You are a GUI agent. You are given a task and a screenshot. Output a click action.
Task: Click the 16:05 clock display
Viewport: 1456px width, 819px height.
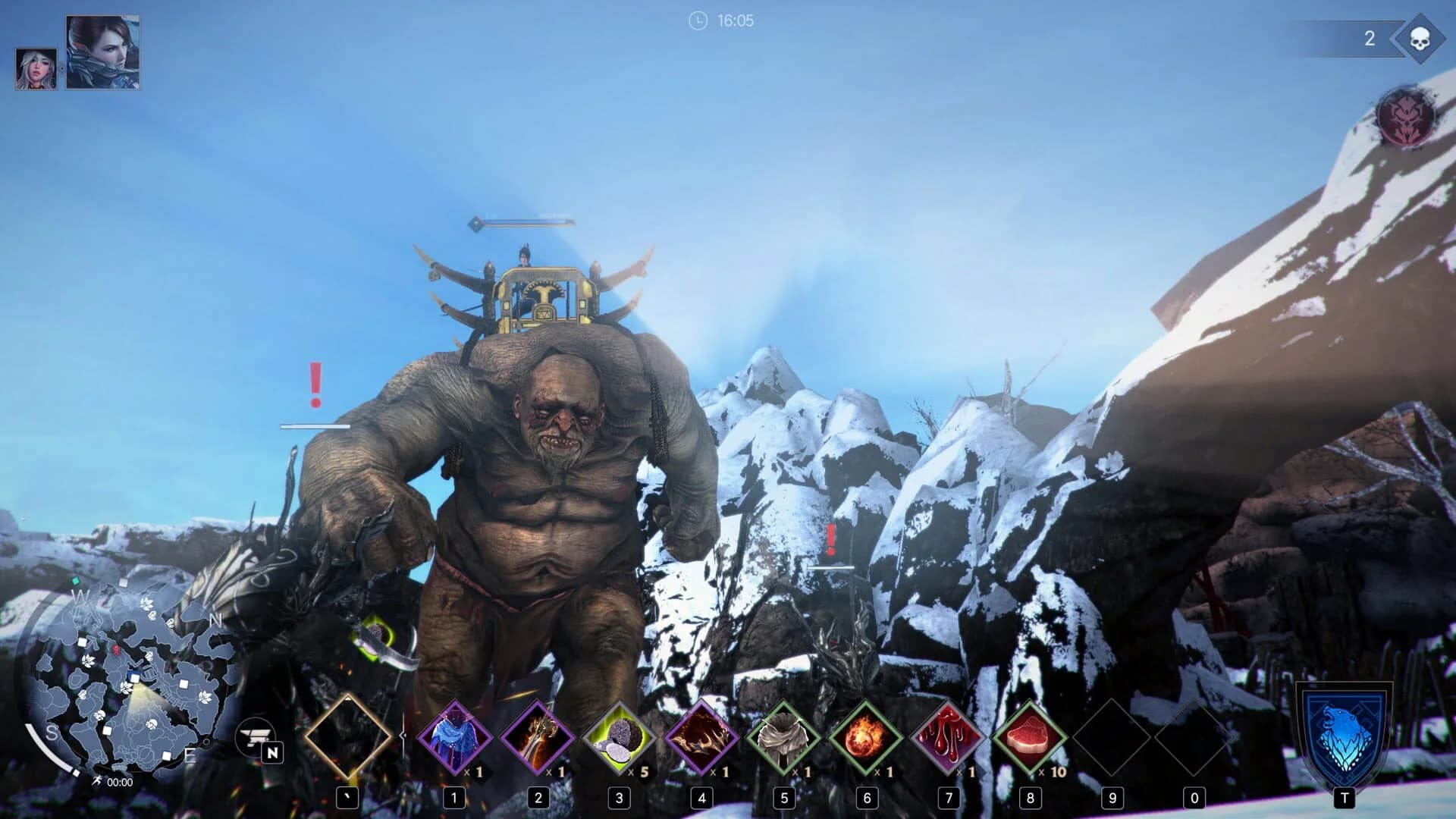(721, 20)
